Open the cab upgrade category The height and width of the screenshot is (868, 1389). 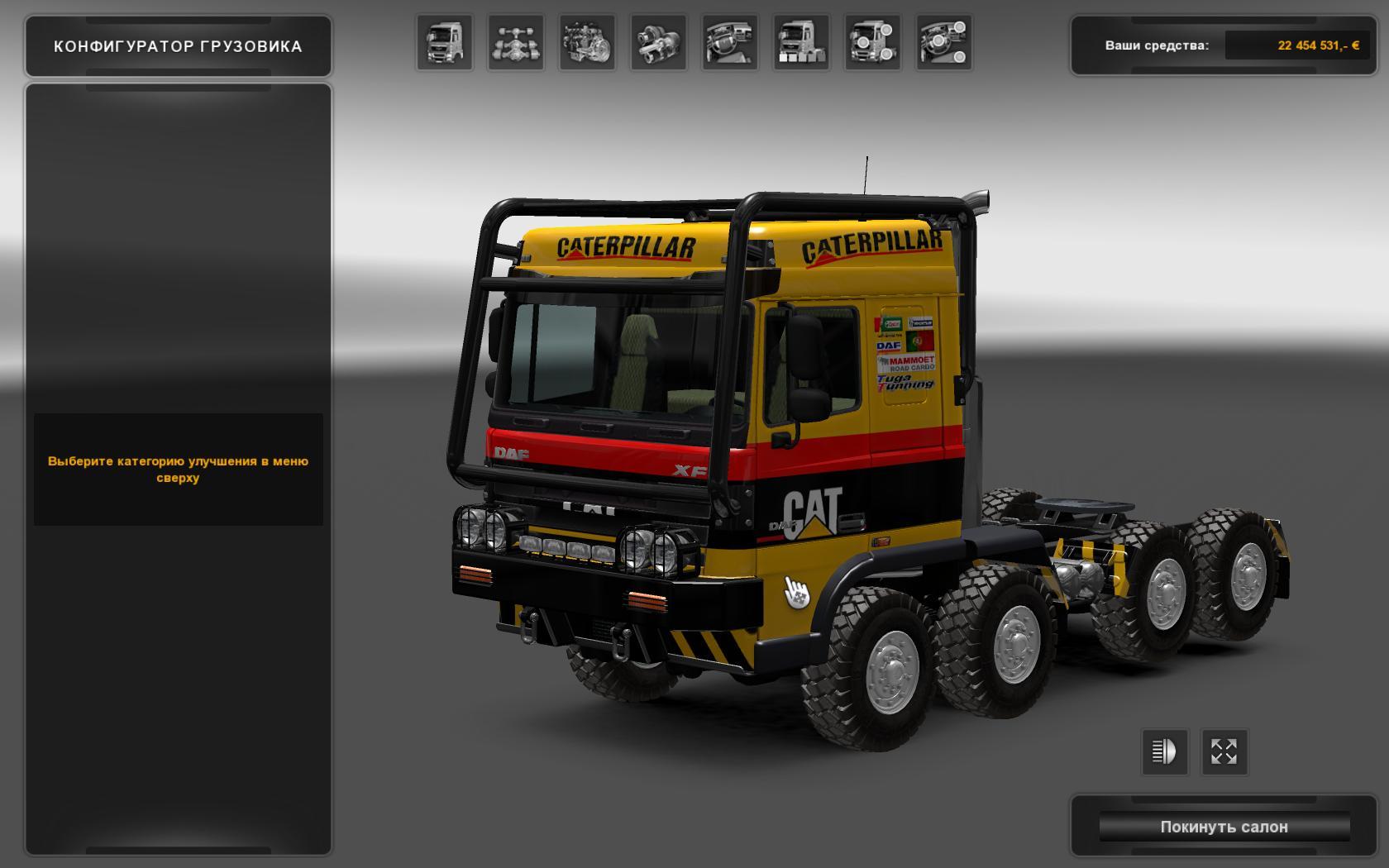point(445,43)
